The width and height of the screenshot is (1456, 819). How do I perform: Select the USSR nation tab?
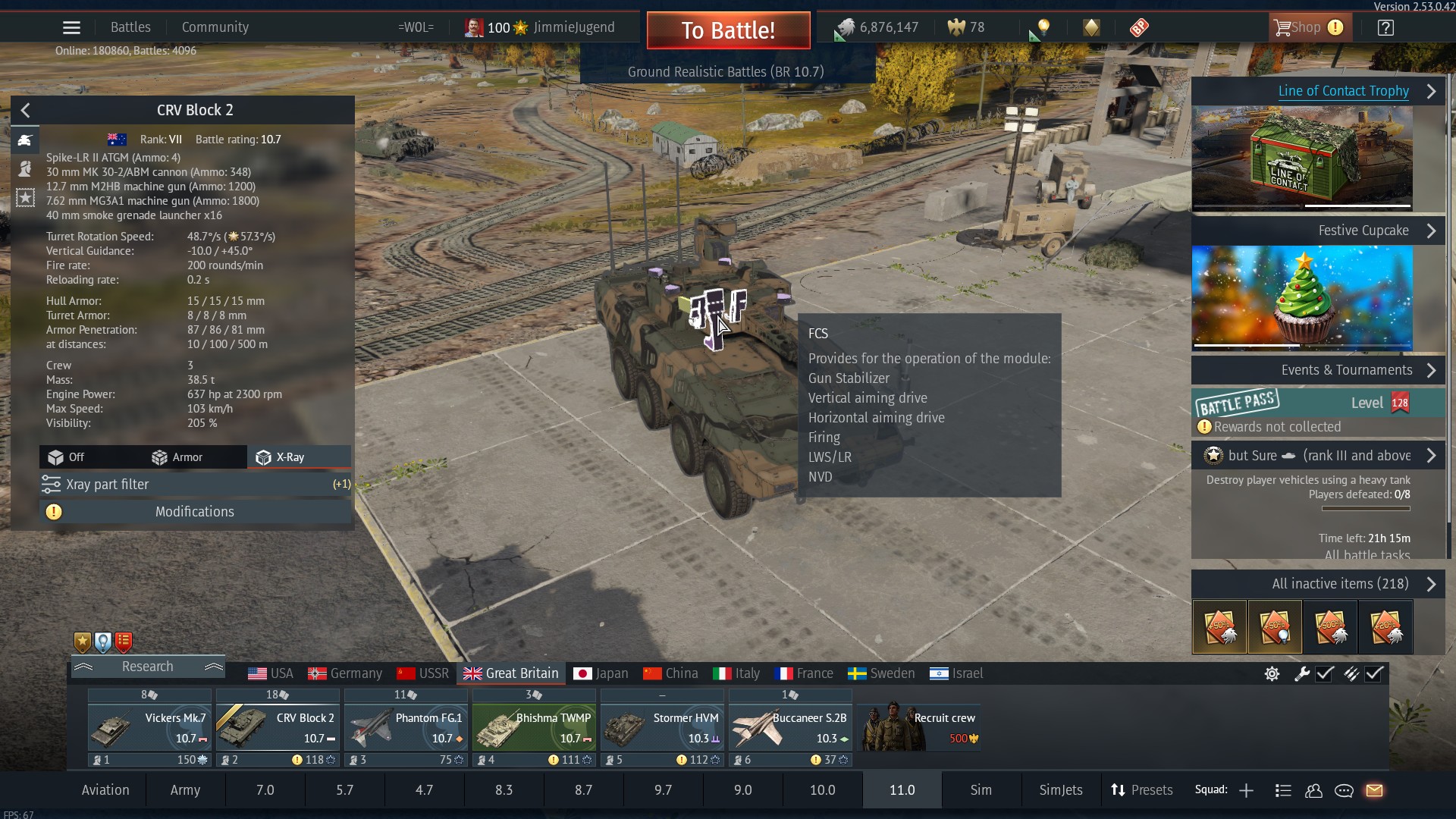[x=423, y=673]
